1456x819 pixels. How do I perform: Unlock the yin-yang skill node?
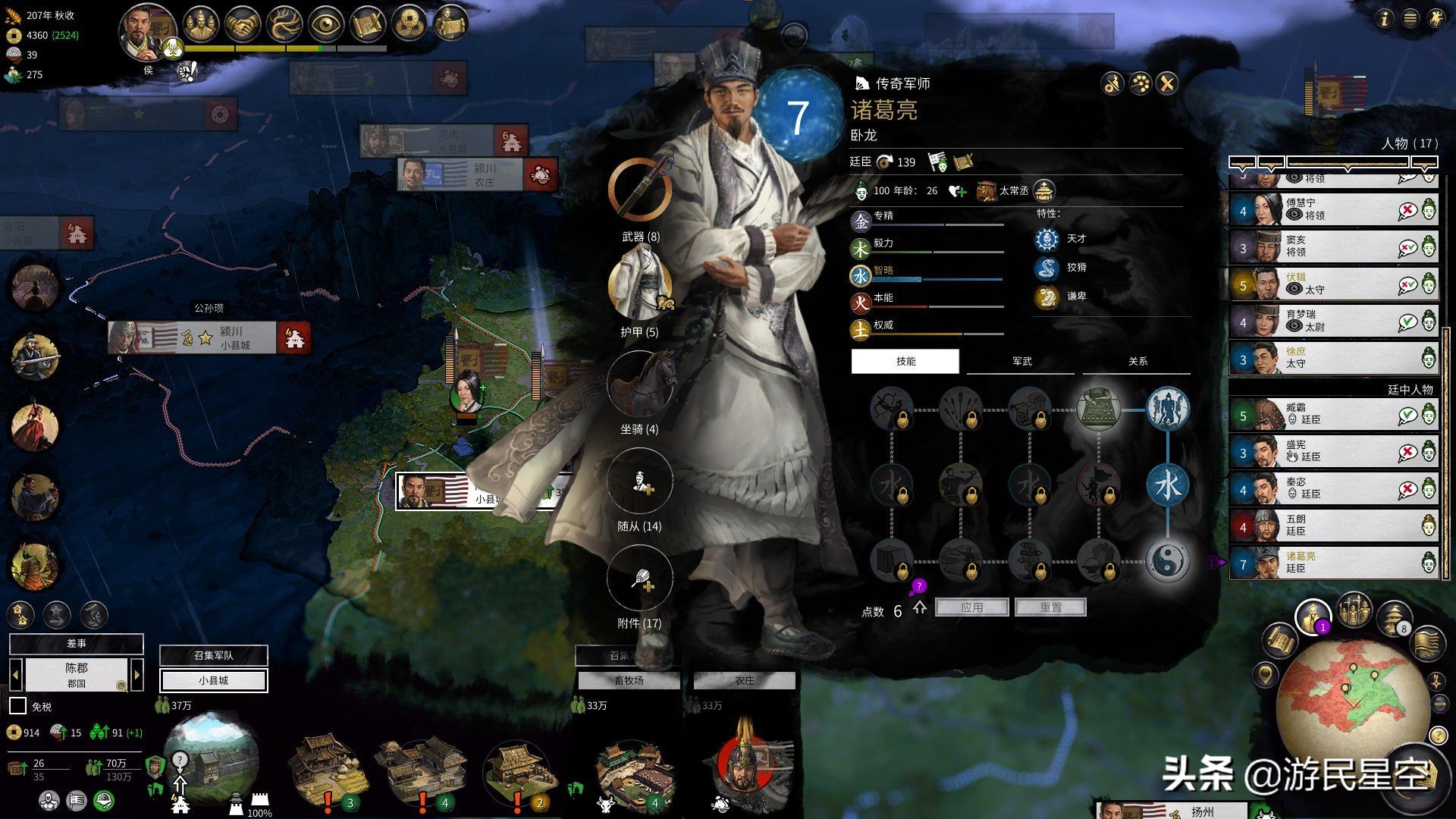pyautogui.click(x=1167, y=561)
